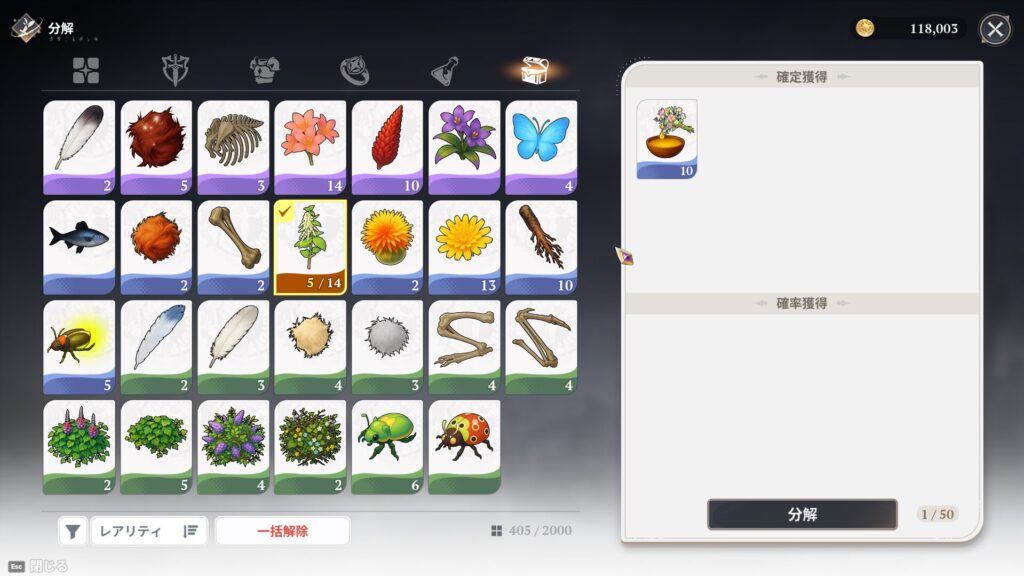Click the 分解 dismantle button

[x=802, y=514]
